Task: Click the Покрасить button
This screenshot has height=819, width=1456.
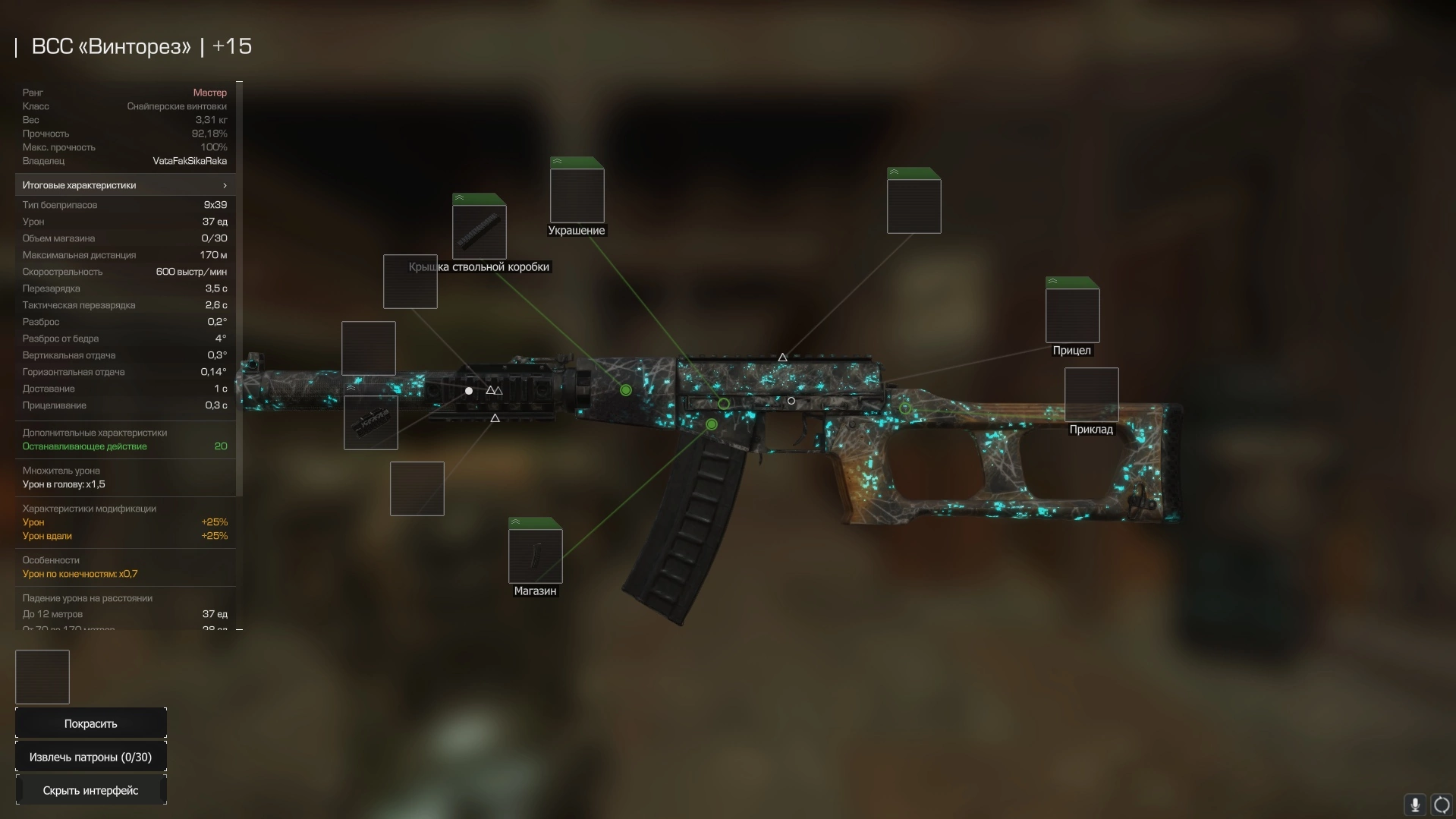Action: pyautogui.click(x=90, y=723)
